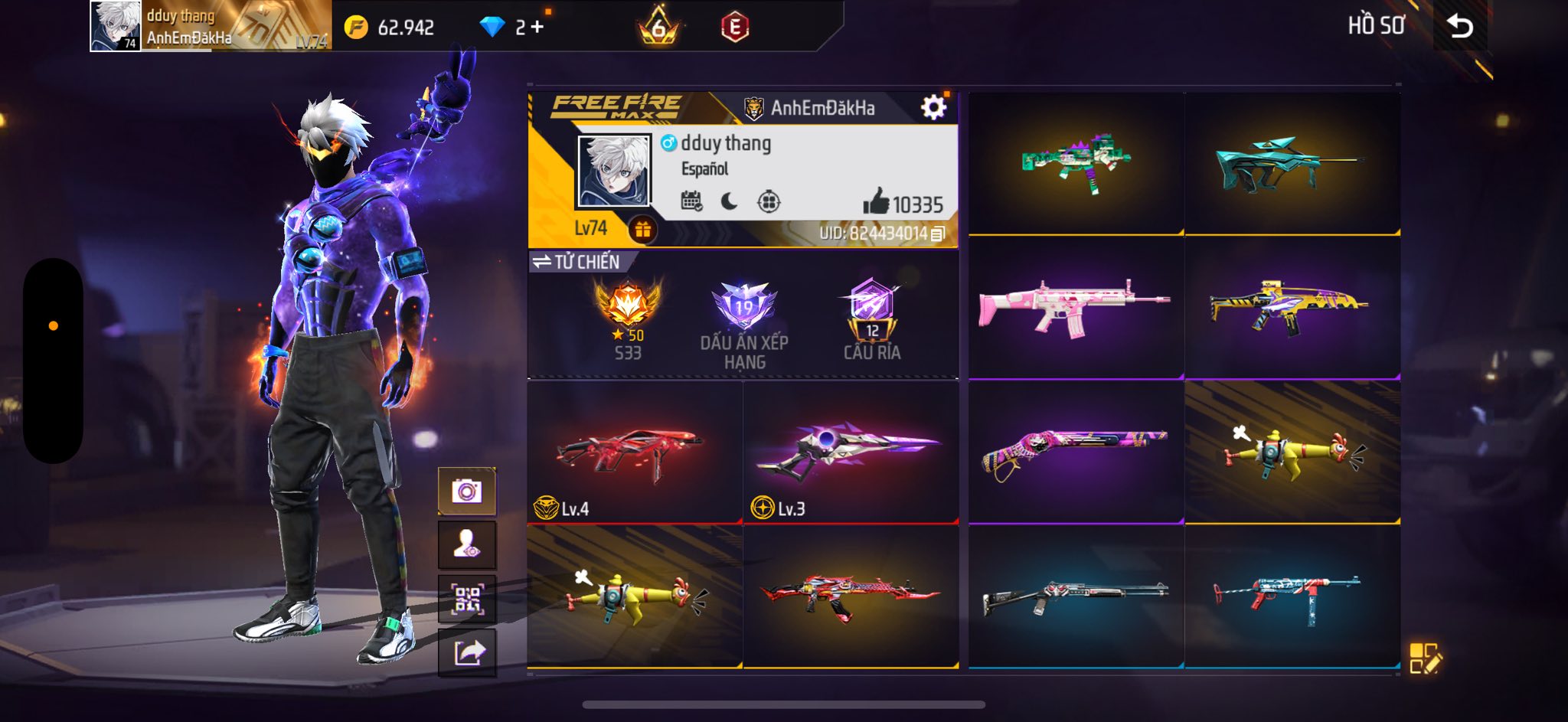Screen dimensions: 1568x722
Task: Share the profile with arrow button
Action: point(466,653)
